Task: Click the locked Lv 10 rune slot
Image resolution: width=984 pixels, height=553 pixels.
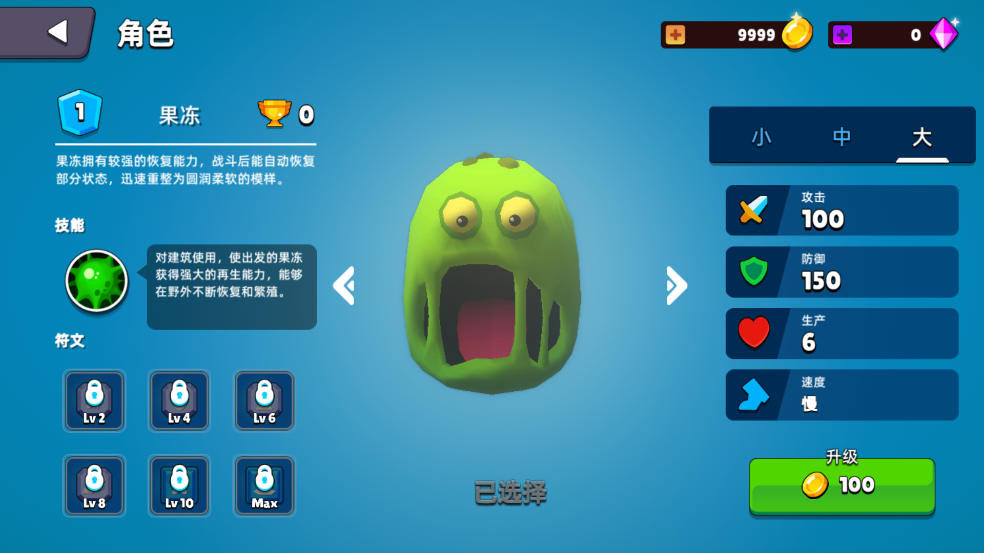Action: 179,486
